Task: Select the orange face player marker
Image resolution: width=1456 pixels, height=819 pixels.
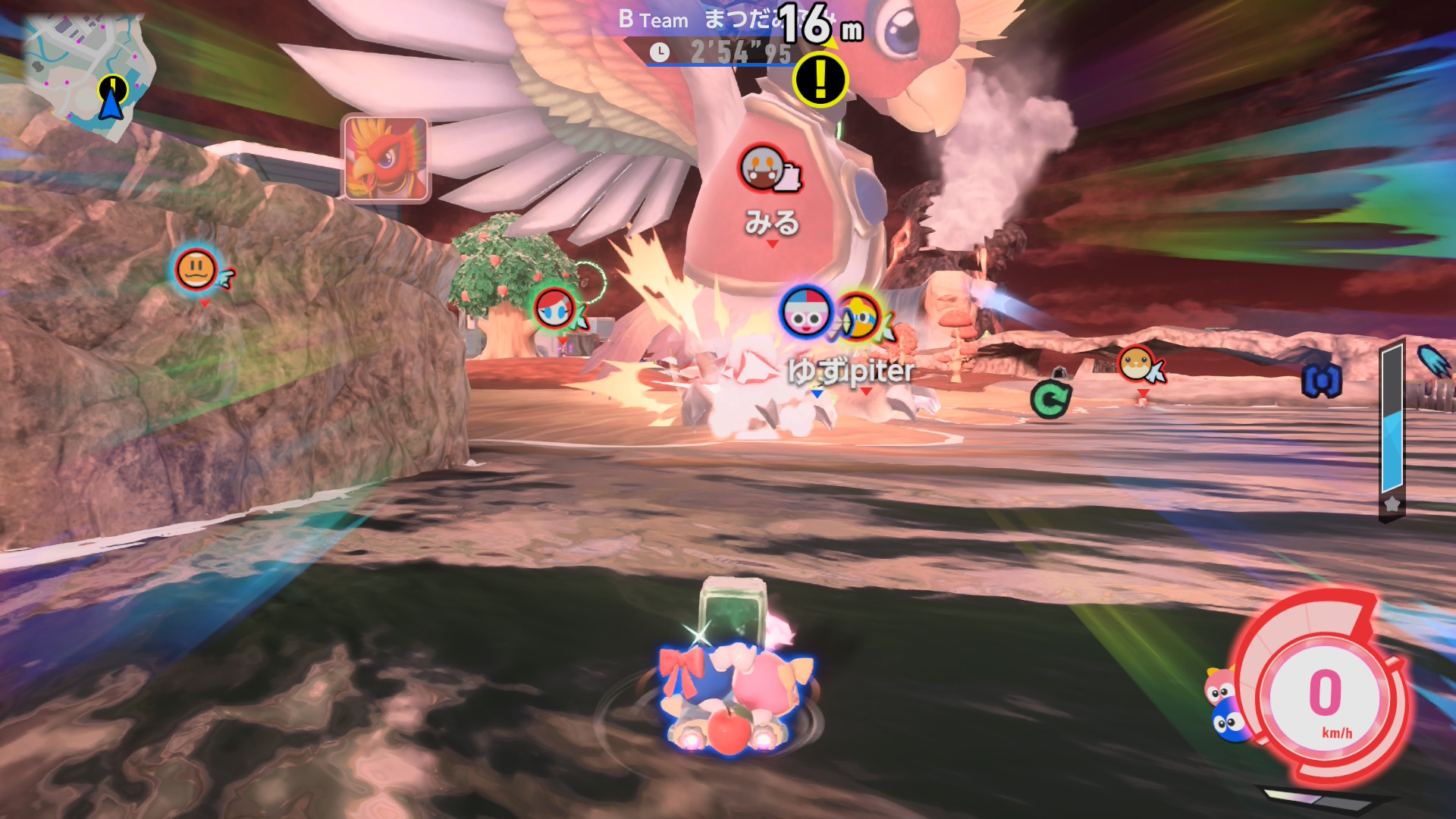Action: coord(196,269)
